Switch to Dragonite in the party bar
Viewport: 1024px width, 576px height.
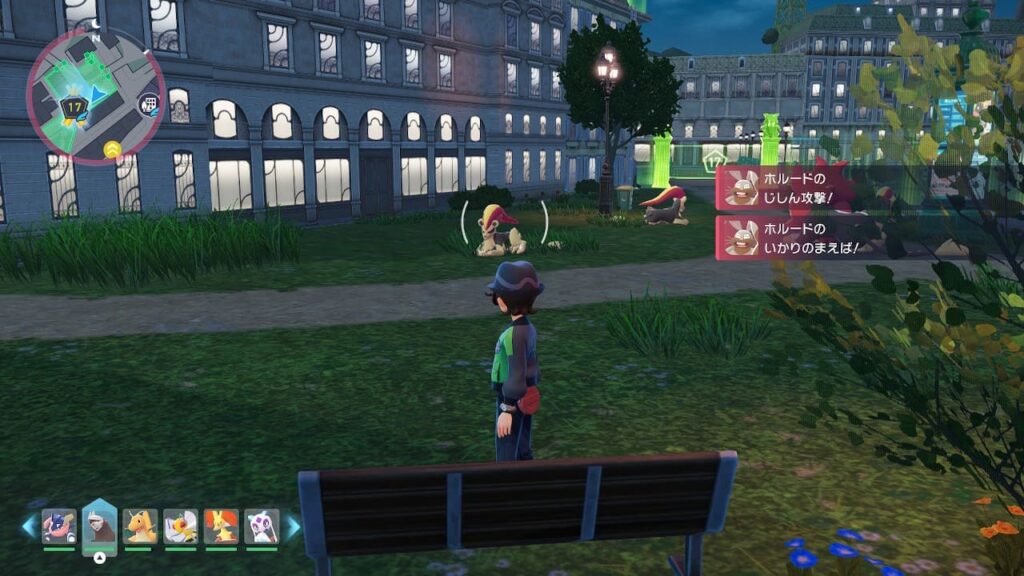tap(140, 526)
